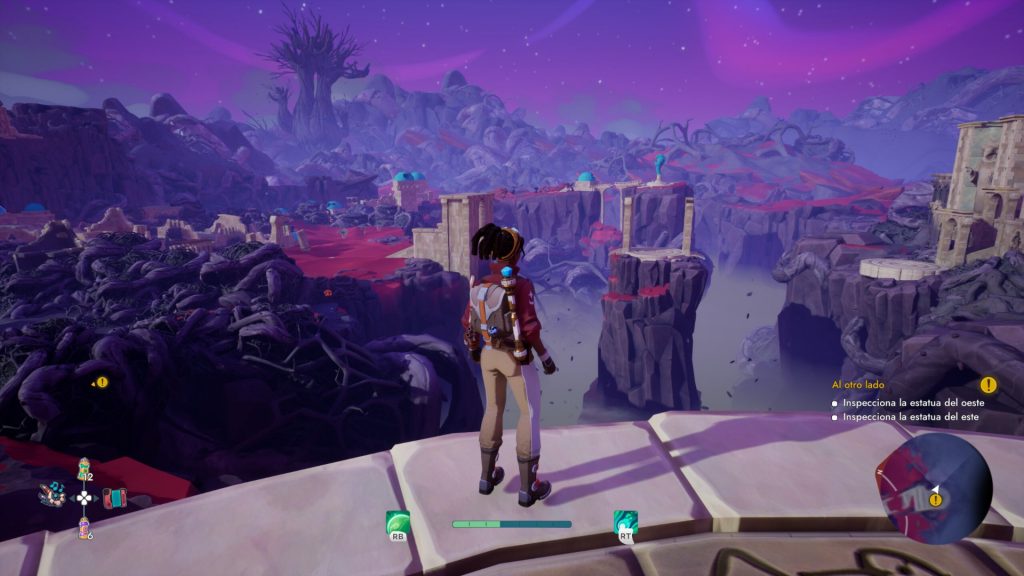Image resolution: width=1024 pixels, height=576 pixels.
Task: Click the yellow exclamation quest icon by title
Action: (988, 385)
